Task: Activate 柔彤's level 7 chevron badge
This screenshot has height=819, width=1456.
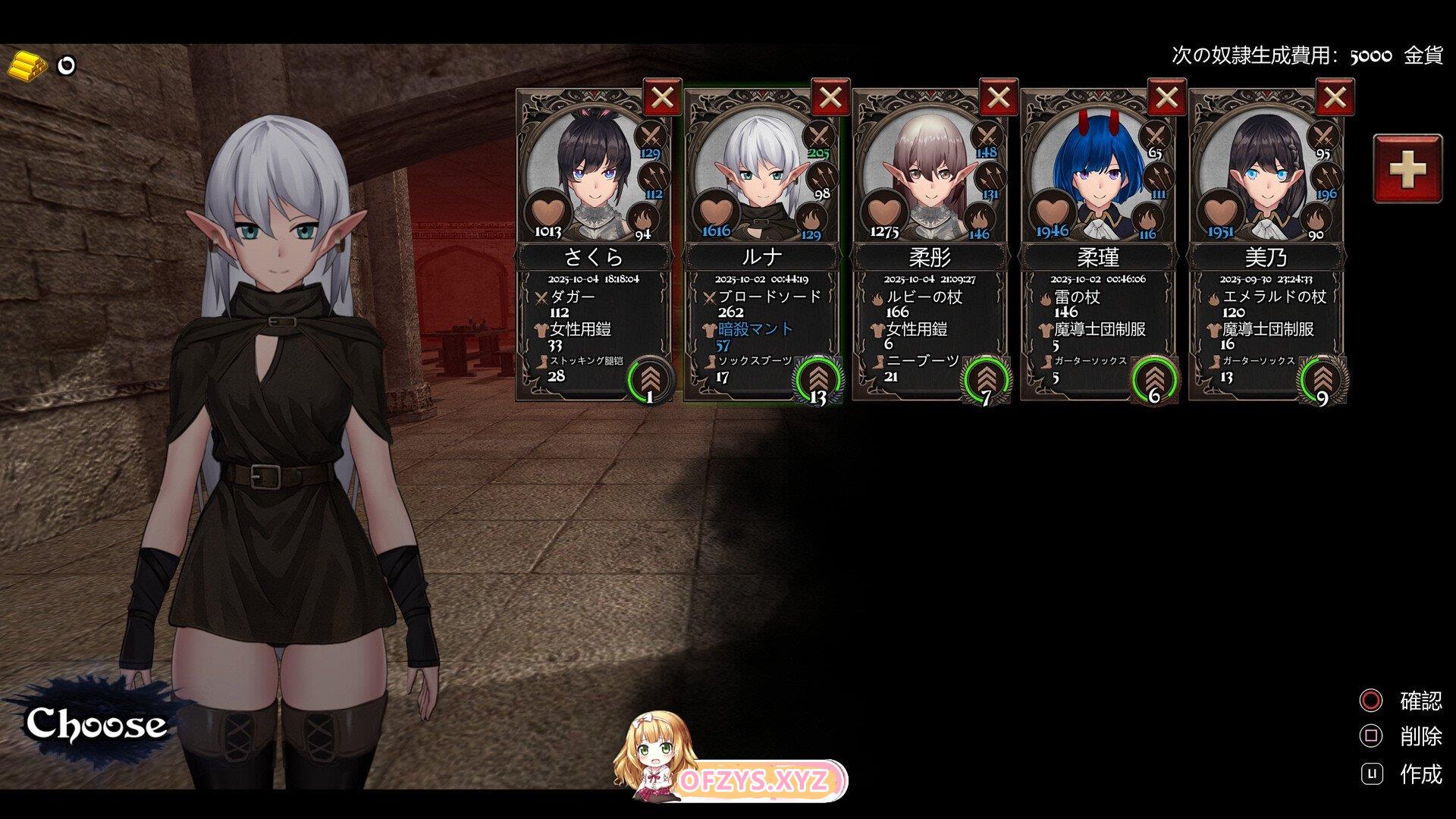Action: (986, 379)
